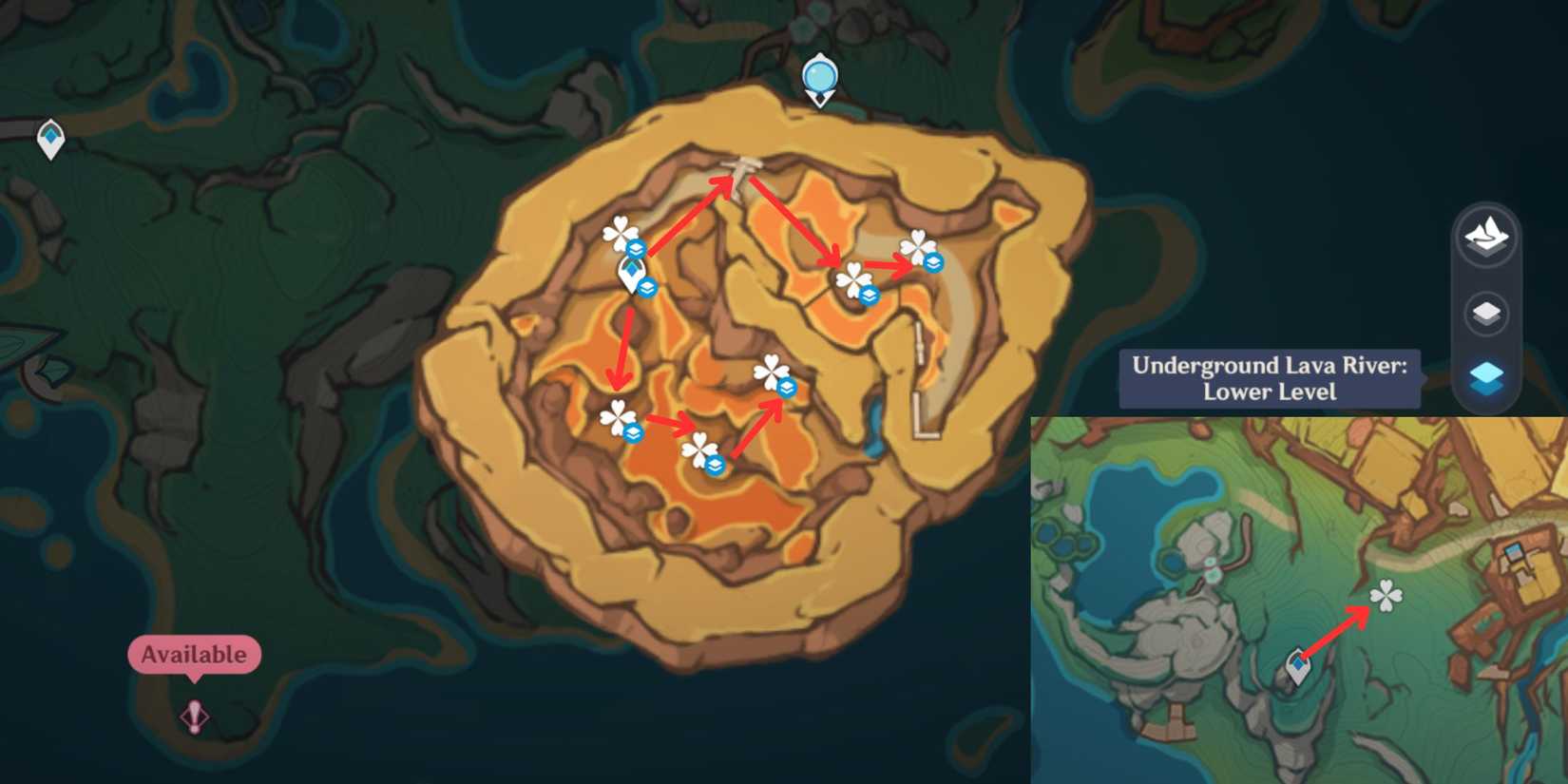Click the flower marker at the northeast arrow's end
Image resolution: width=1568 pixels, height=784 pixels.
[917, 249]
